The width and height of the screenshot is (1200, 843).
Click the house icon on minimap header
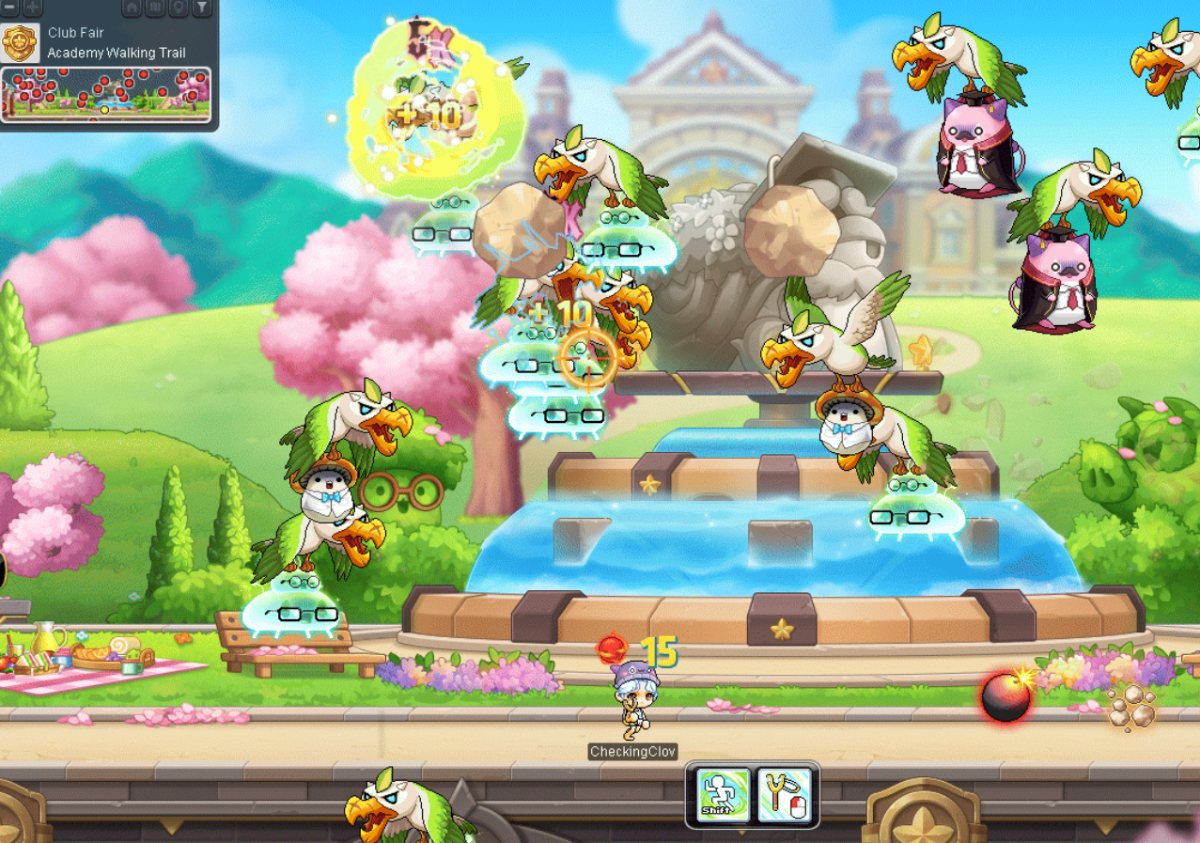132,8
